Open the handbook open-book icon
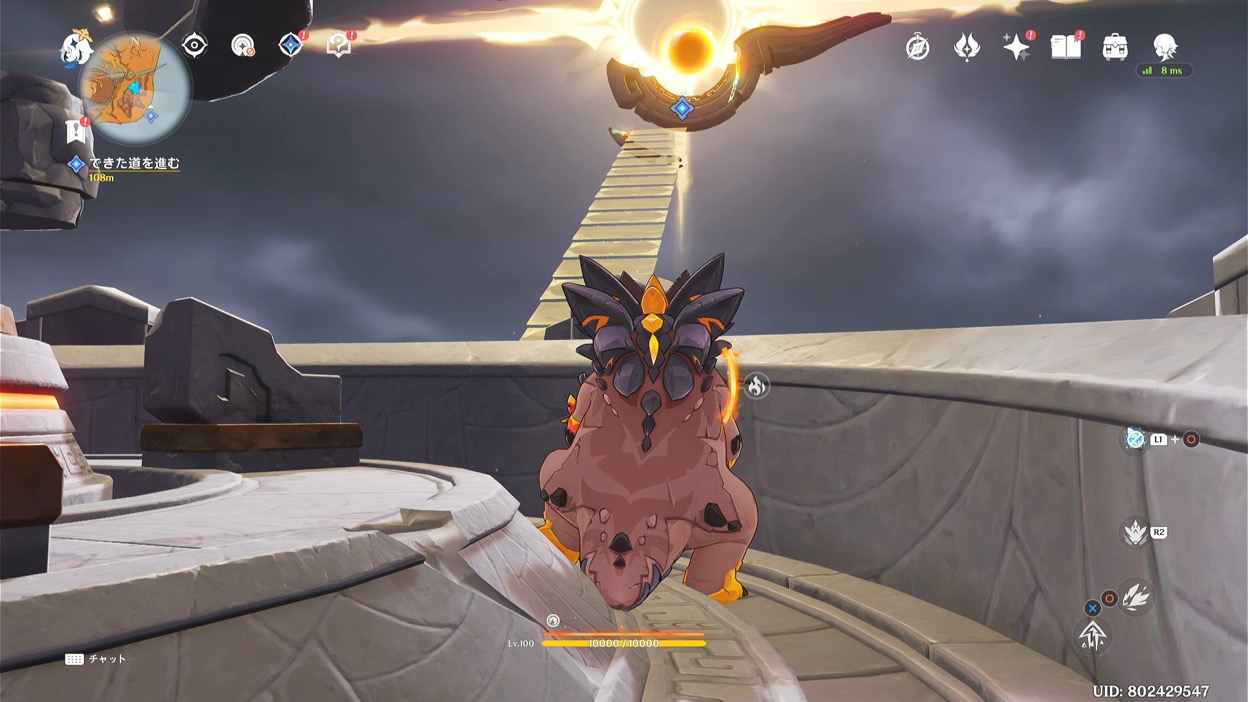This screenshot has height=702, width=1248. tap(1066, 47)
